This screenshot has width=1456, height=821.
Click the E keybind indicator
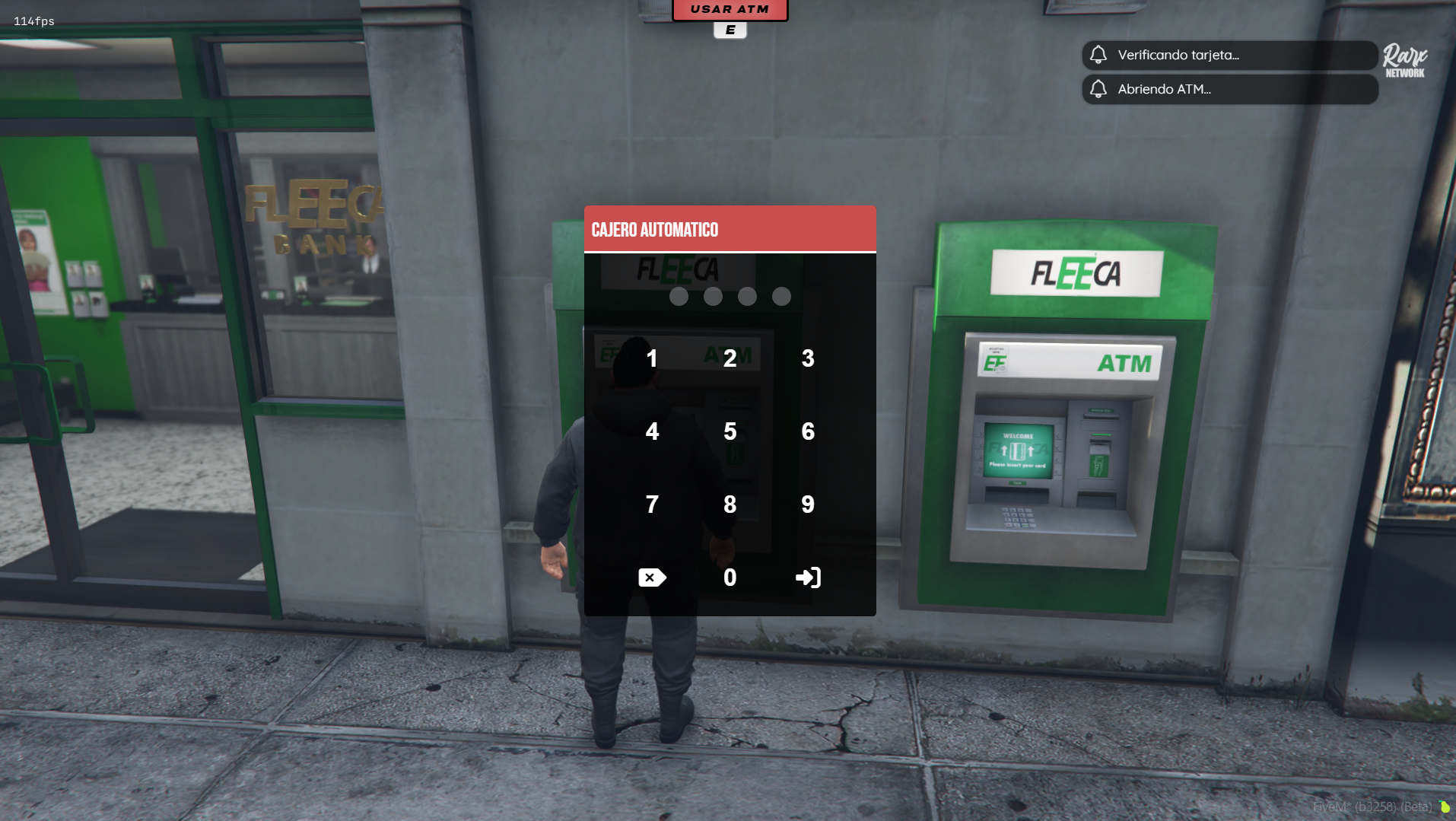point(729,31)
